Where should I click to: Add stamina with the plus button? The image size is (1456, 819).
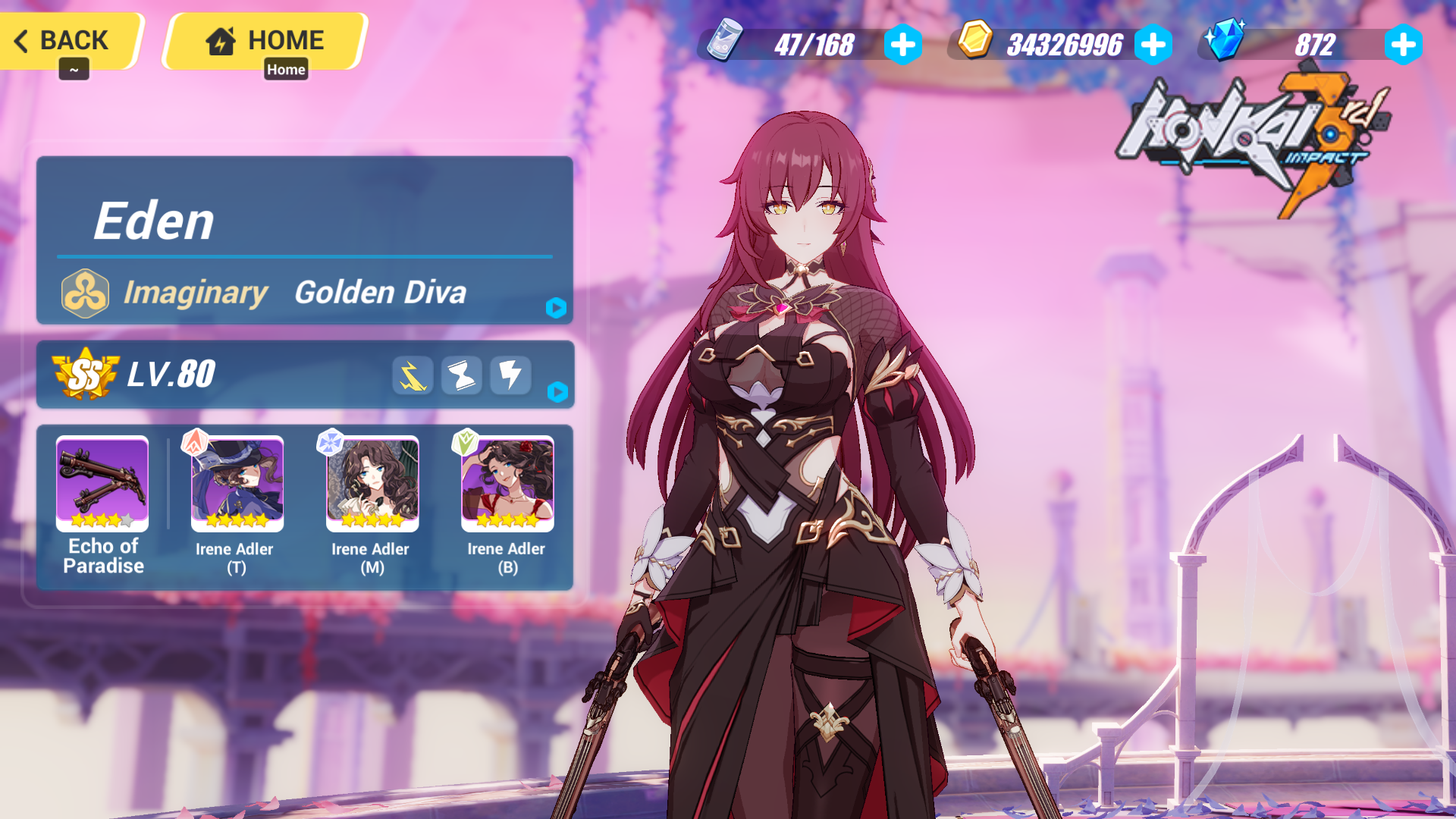(x=902, y=45)
